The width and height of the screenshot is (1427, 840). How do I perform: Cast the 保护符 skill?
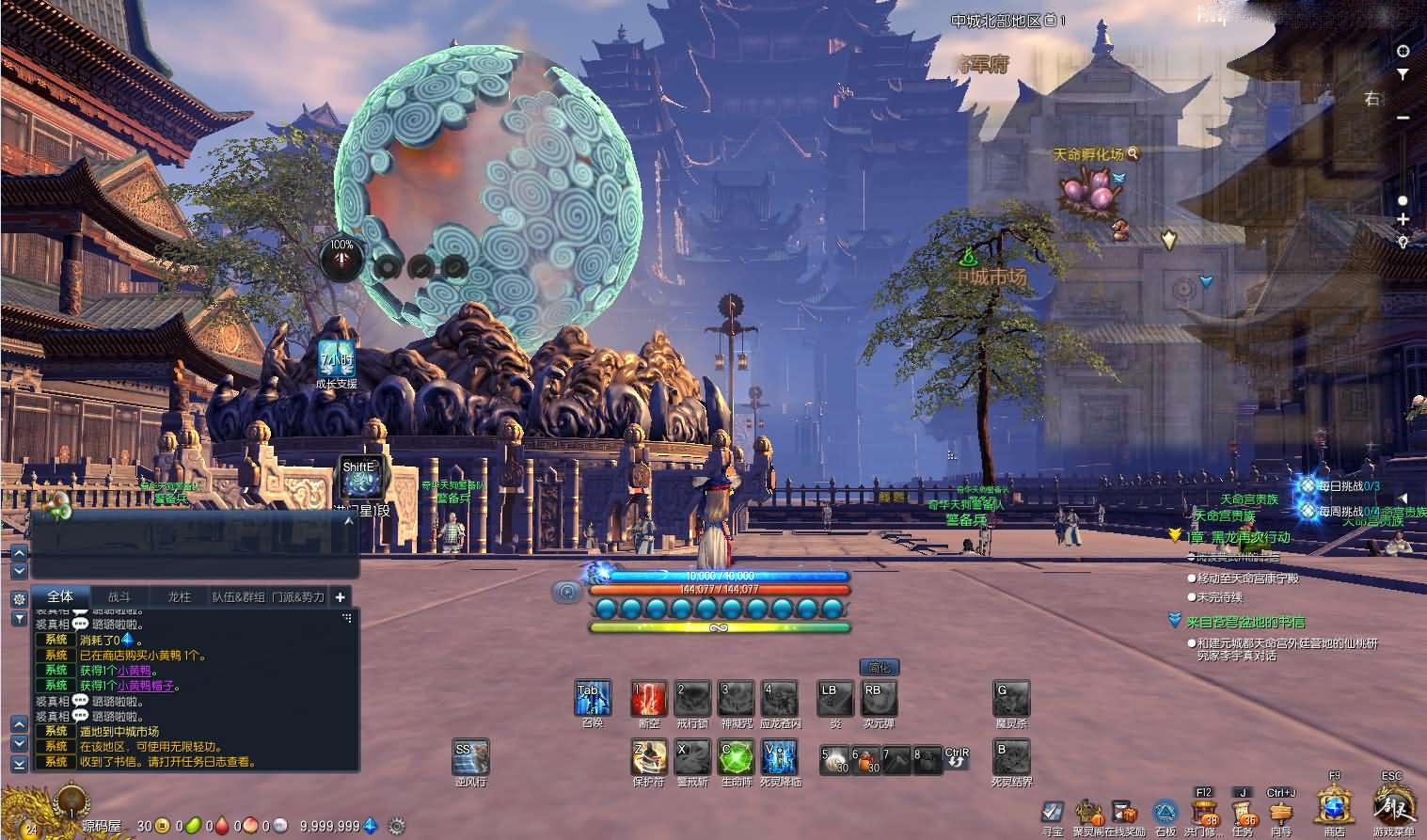[649, 758]
